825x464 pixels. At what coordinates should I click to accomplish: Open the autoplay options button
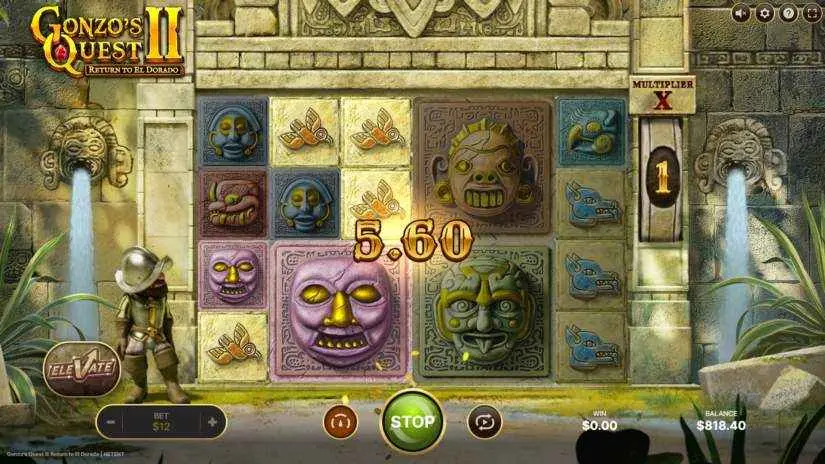[485, 422]
